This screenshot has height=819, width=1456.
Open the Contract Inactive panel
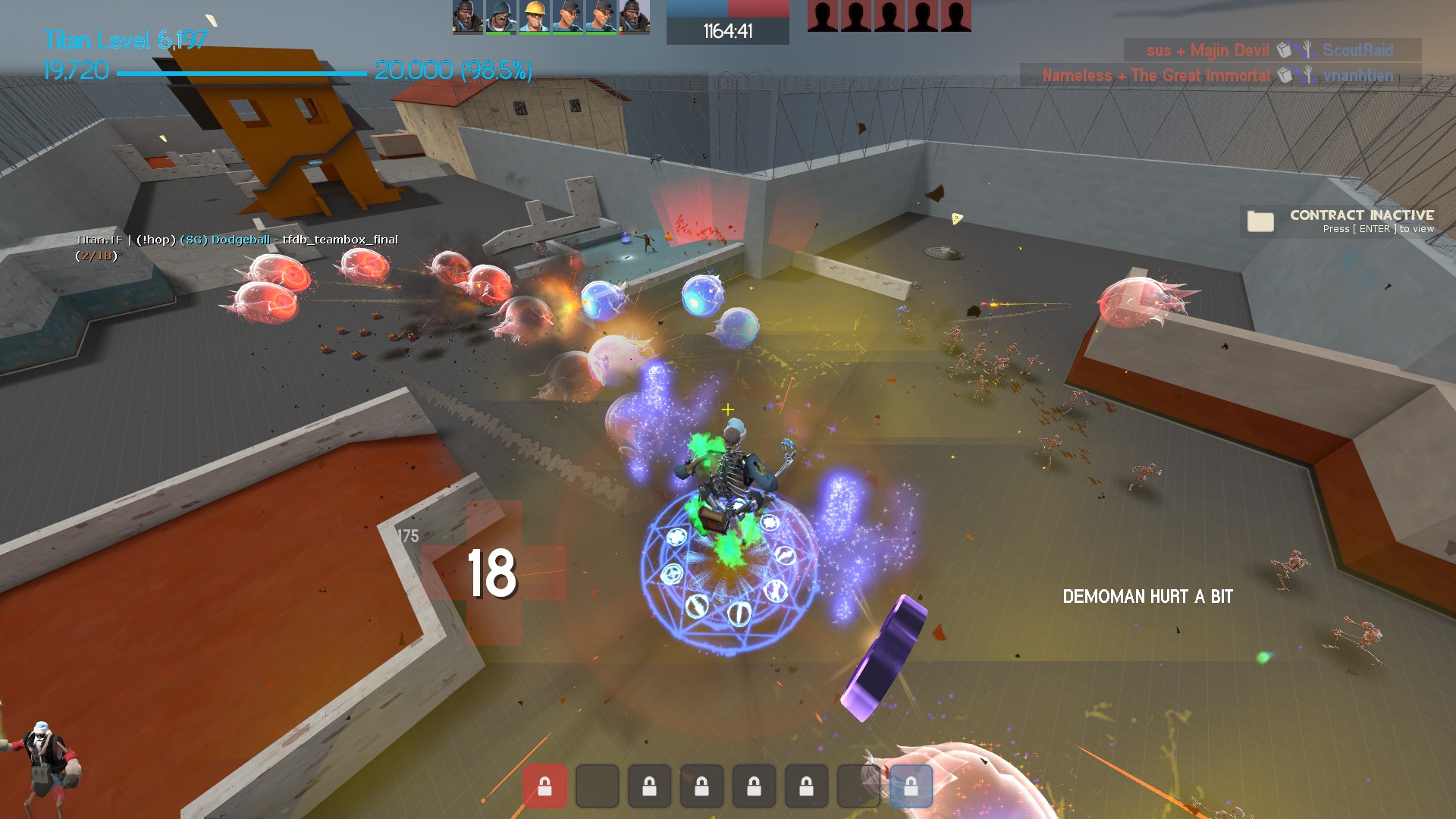(1339, 221)
